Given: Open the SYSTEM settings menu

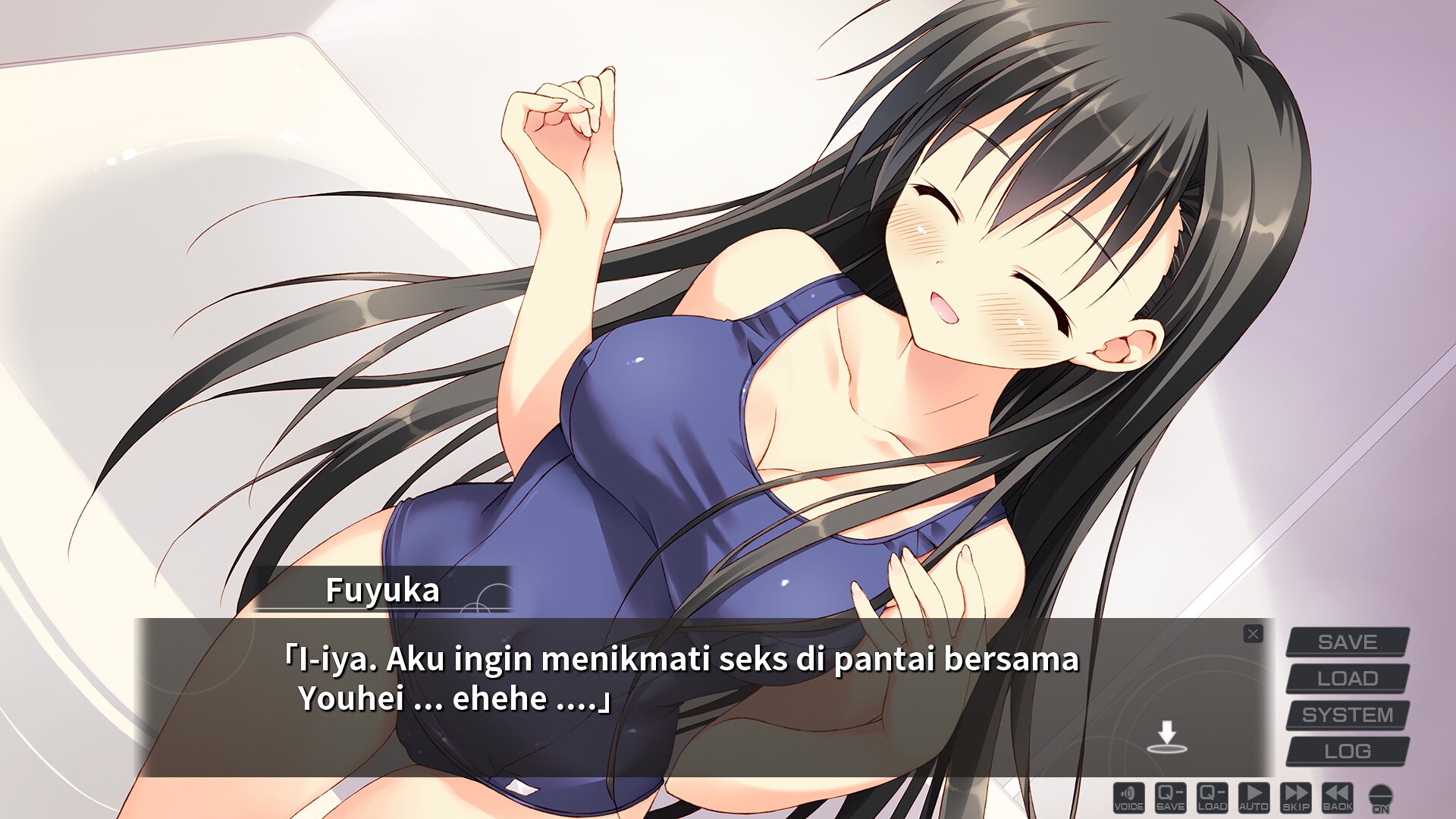Looking at the screenshot, I should point(1349,713).
